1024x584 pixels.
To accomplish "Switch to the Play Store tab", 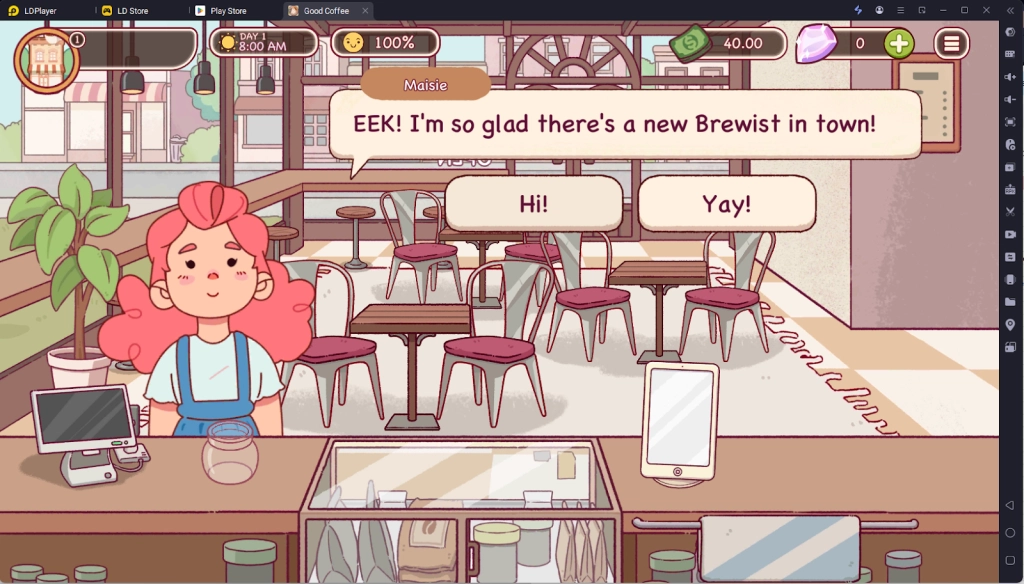I will (228, 10).
